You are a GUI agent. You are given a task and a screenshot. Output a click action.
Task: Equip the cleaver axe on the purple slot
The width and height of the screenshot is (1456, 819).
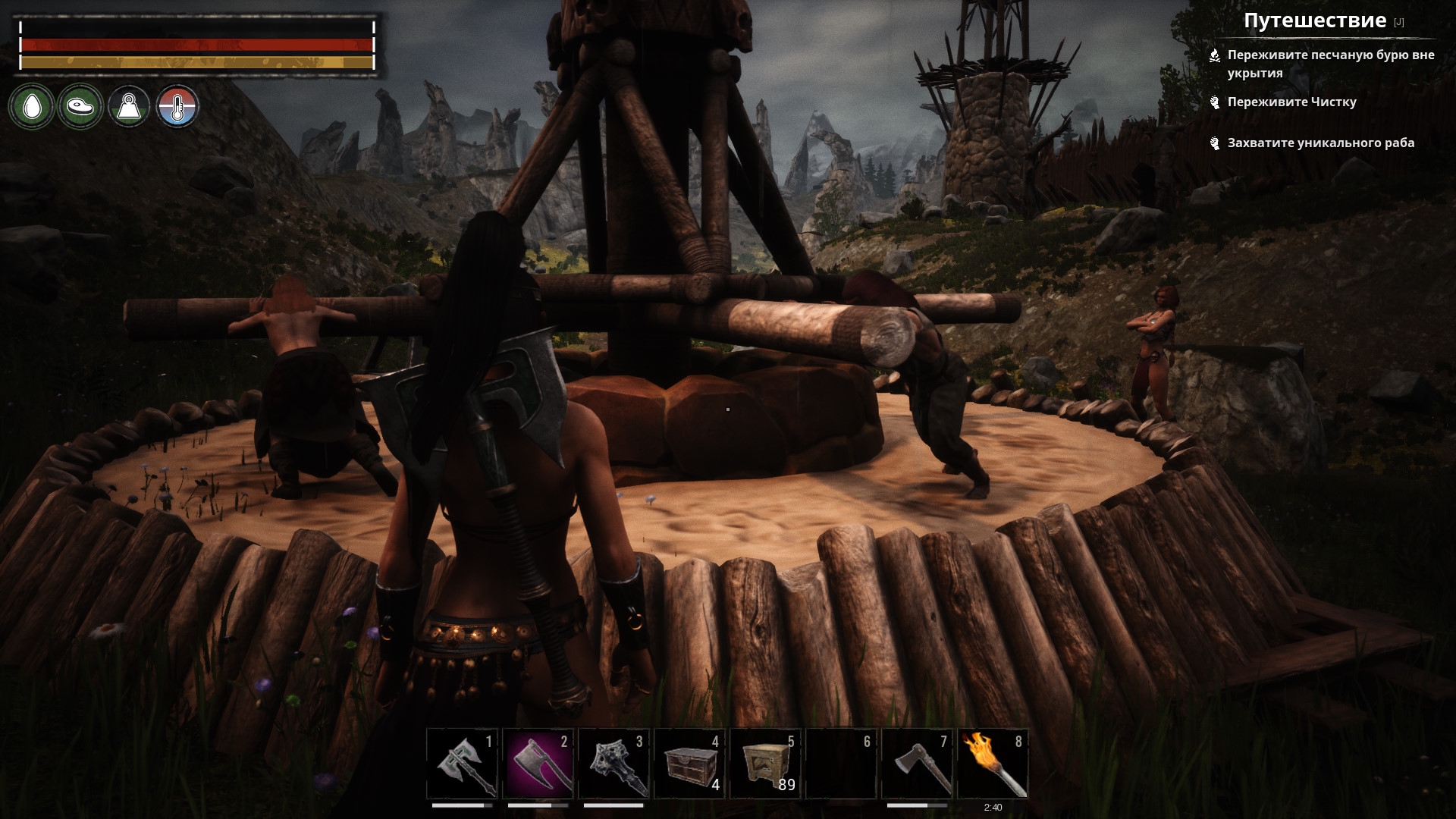pyautogui.click(x=538, y=764)
